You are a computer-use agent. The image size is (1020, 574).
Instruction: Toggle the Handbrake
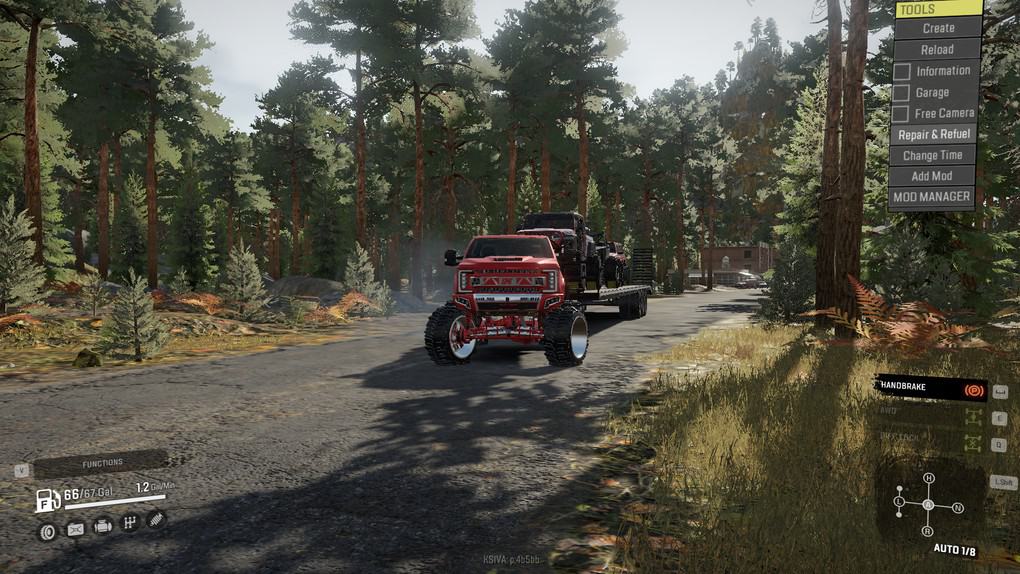[930, 388]
